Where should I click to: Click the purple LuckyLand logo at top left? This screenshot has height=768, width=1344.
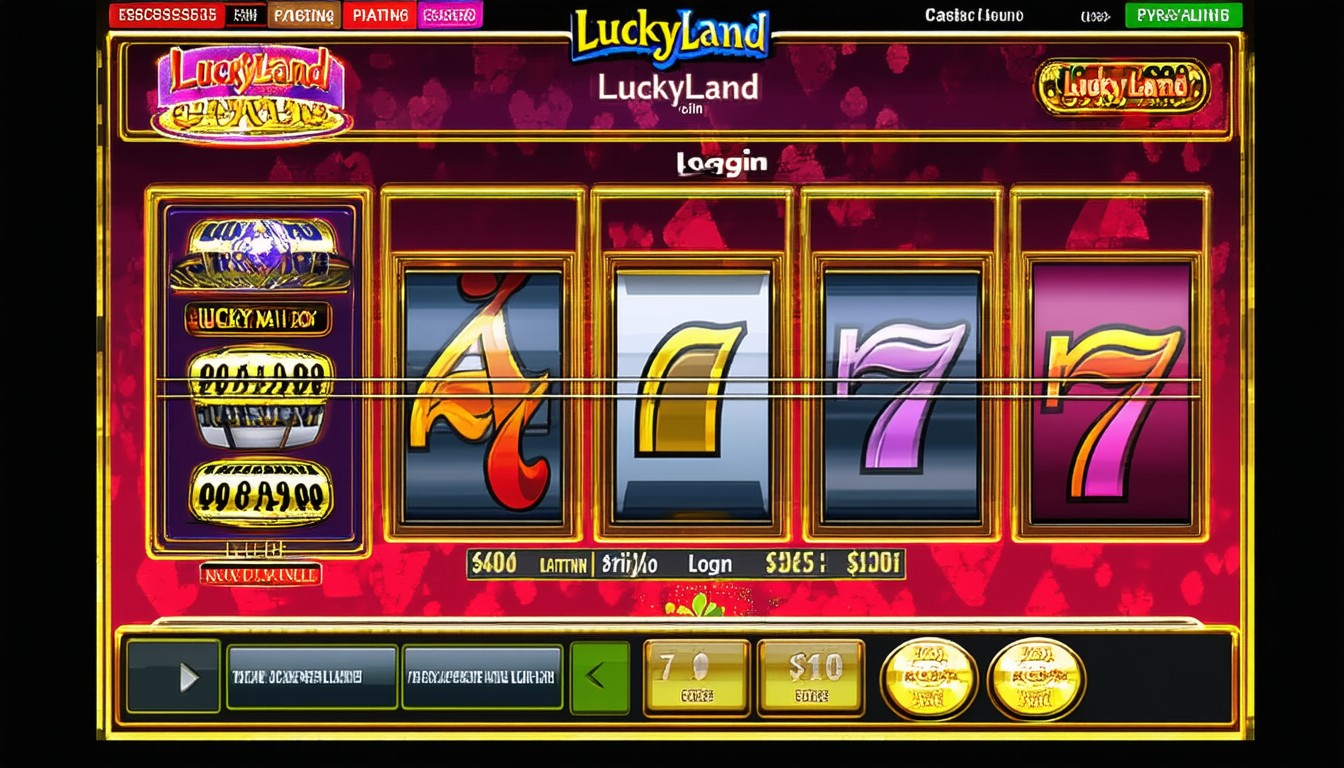pyautogui.click(x=251, y=90)
